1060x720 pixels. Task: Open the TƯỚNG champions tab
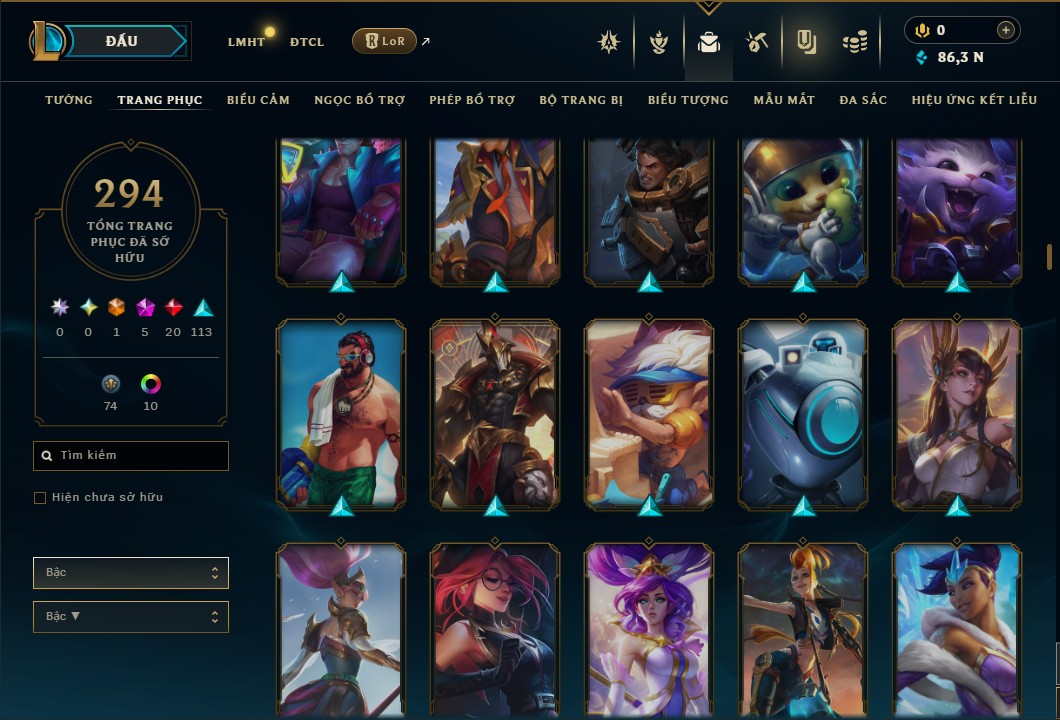point(69,100)
